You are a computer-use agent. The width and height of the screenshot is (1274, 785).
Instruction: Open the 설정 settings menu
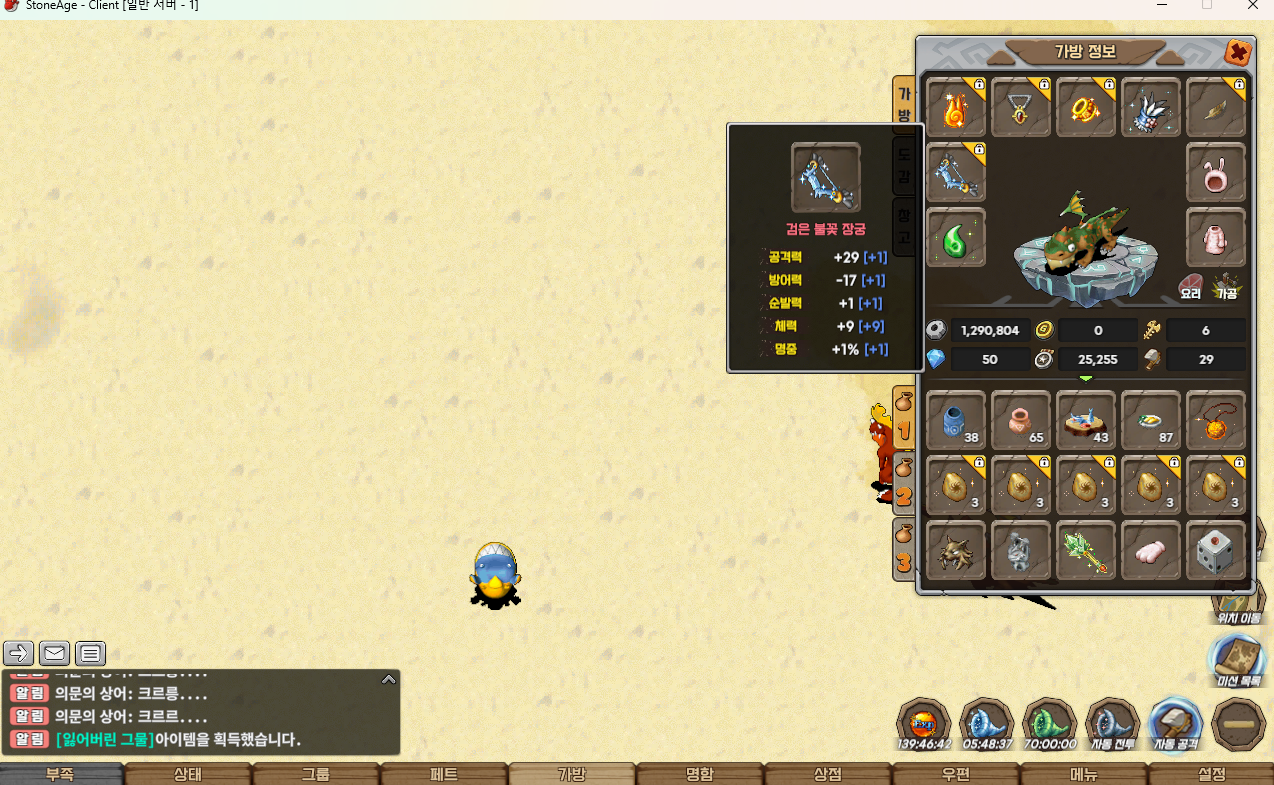click(1211, 774)
